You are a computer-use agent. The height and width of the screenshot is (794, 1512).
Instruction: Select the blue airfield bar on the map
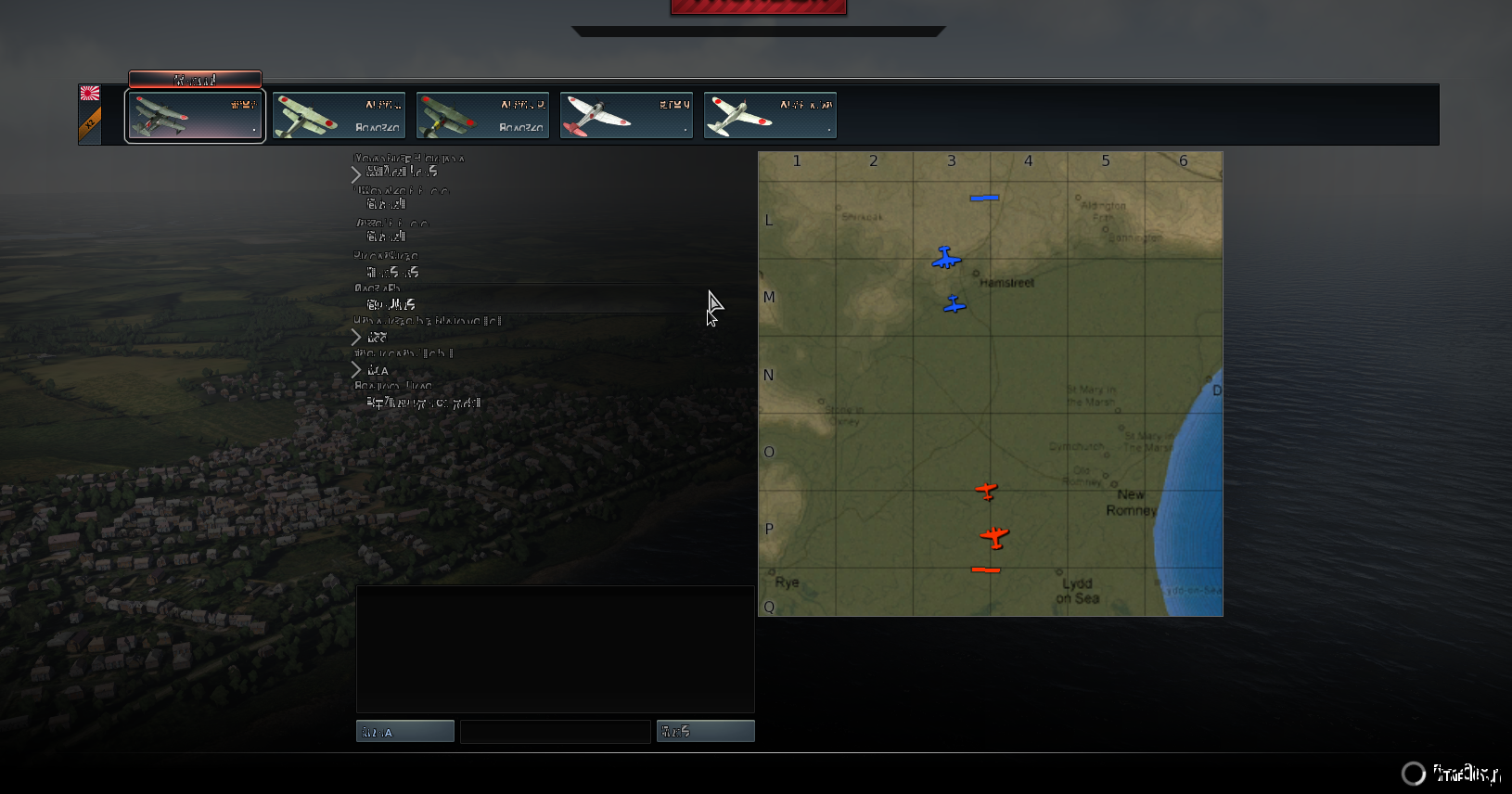[984, 198]
